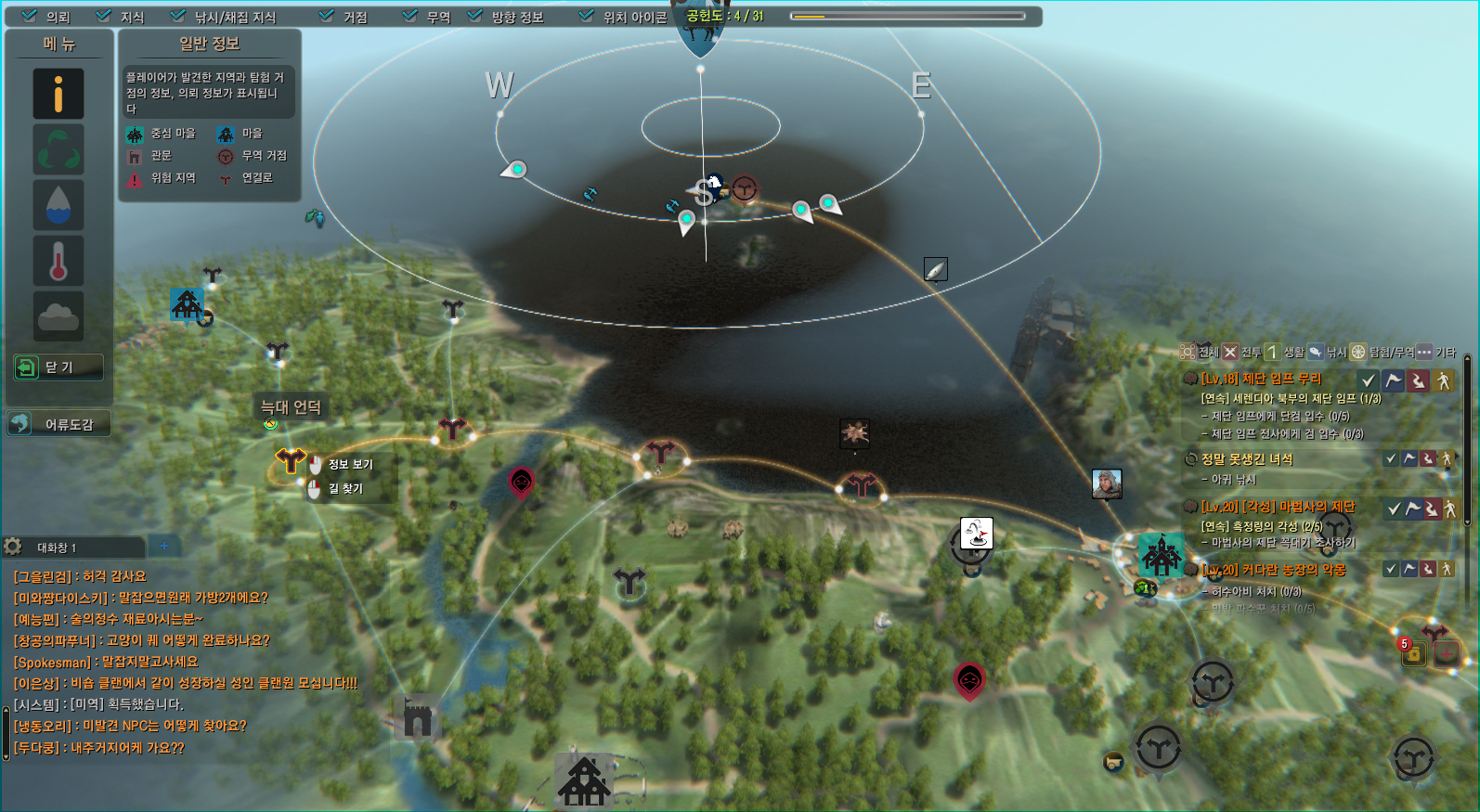Open the 어류도감 fish guide

[58, 424]
